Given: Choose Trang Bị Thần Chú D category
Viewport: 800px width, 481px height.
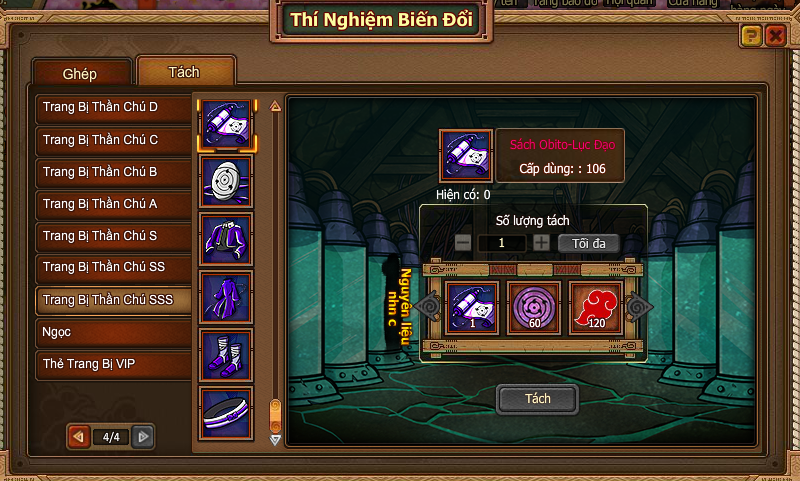Looking at the screenshot, I should coord(113,107).
